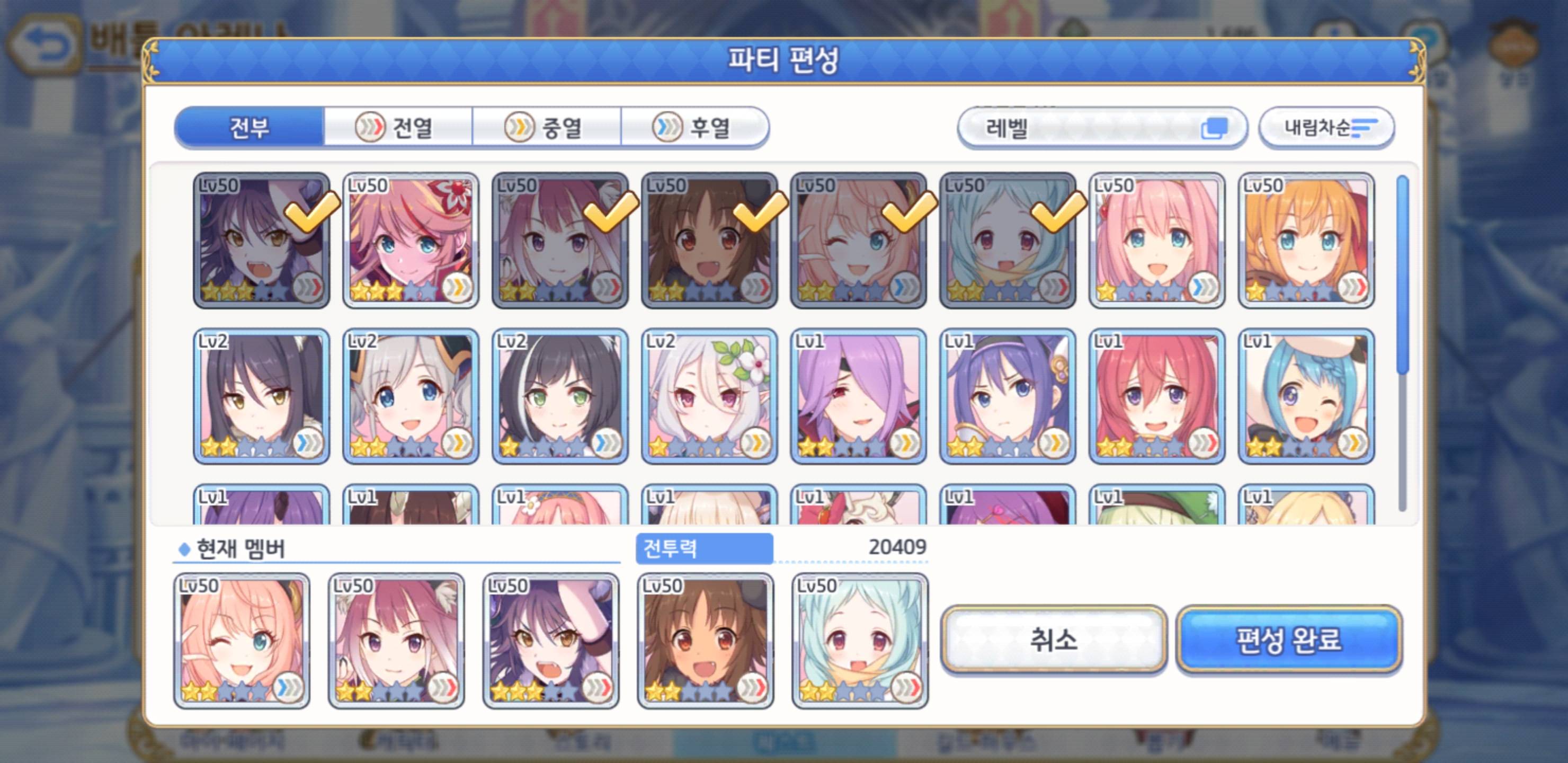The image size is (1568, 763).
Task: Select the Lv1 red-haired teary character
Action: [1156, 396]
